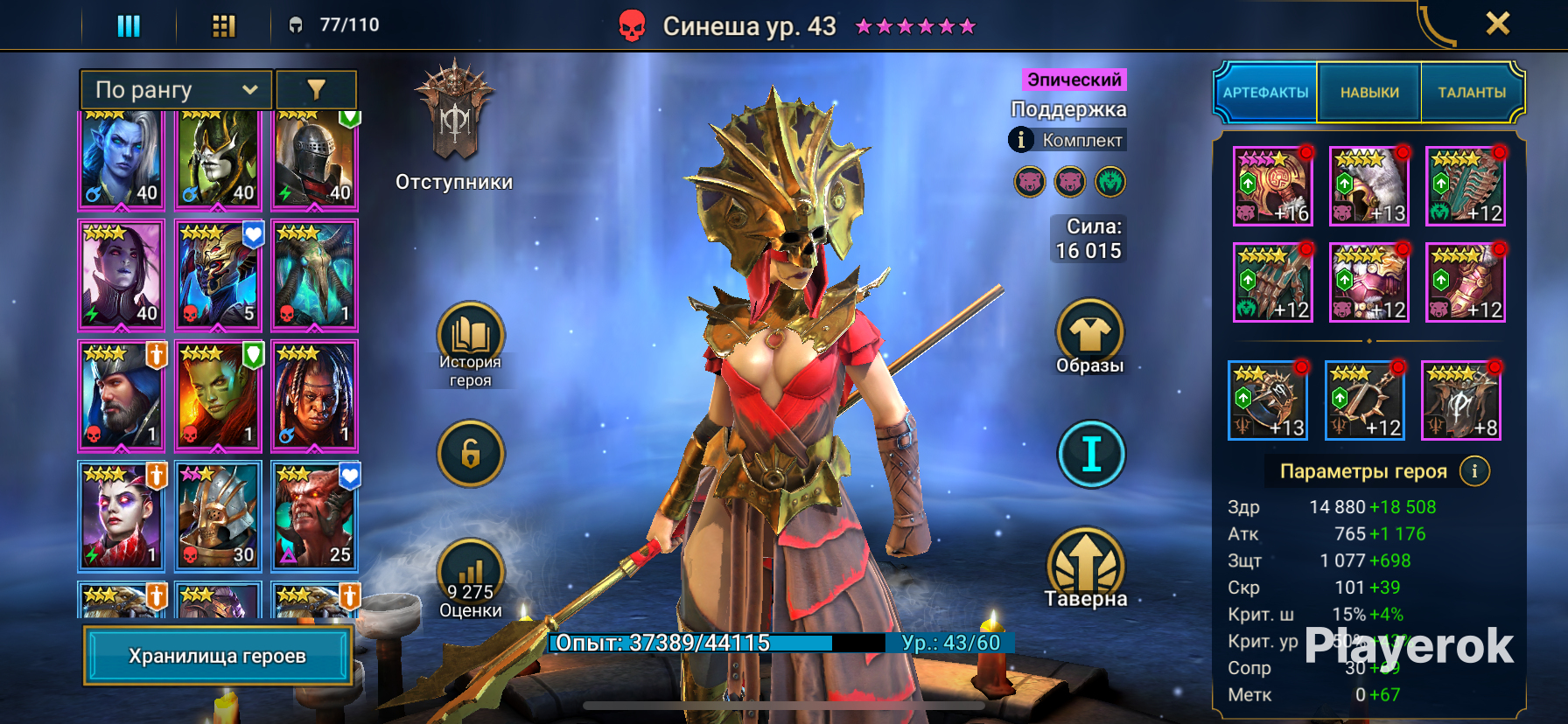The width and height of the screenshot is (1568, 724).
Task: Open the Таланты tab
Action: (x=1472, y=92)
